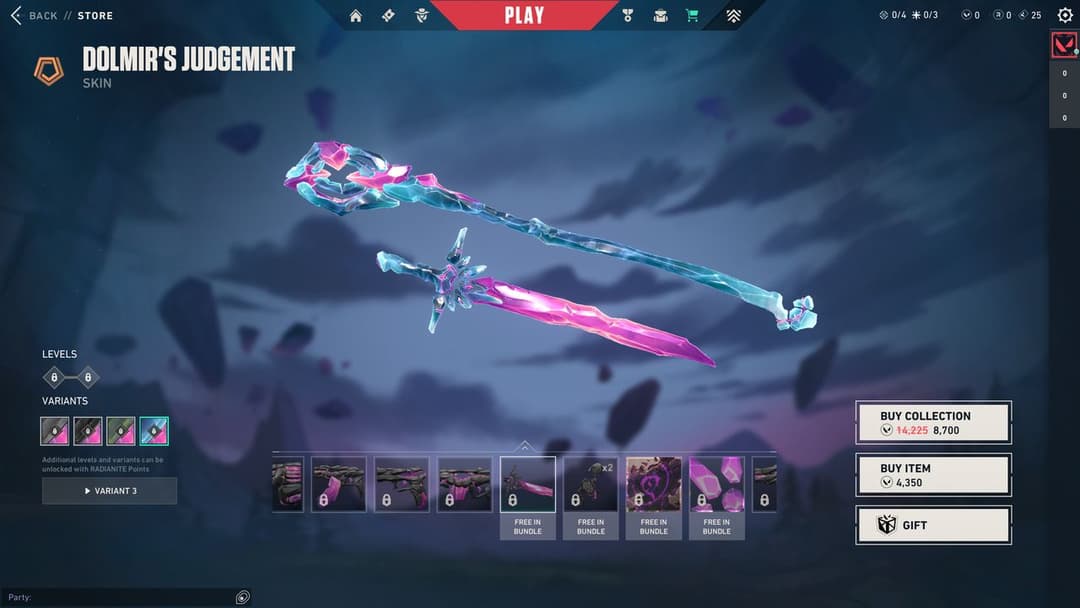This screenshot has width=1080, height=608.
Task: Open the battle pass ticket icon
Action: 389,15
